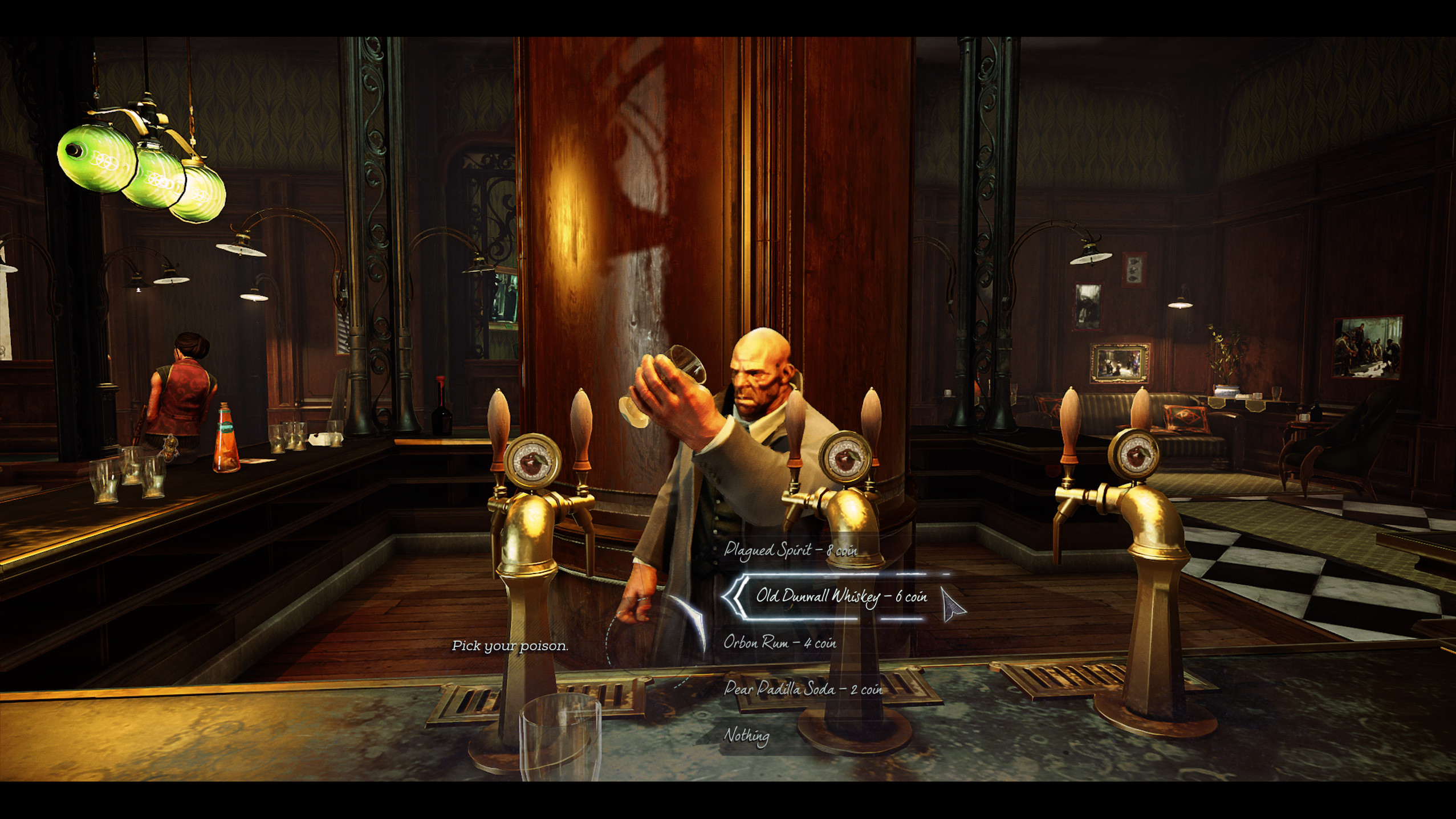
Task: Decline by choosing Nothing
Action: click(746, 735)
